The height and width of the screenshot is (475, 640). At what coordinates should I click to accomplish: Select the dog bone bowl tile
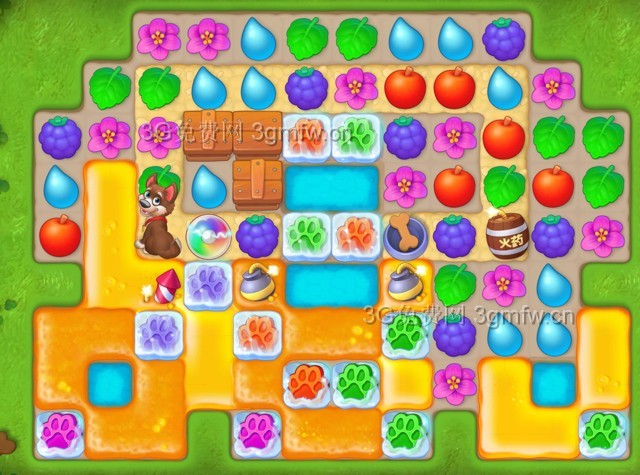(405, 235)
